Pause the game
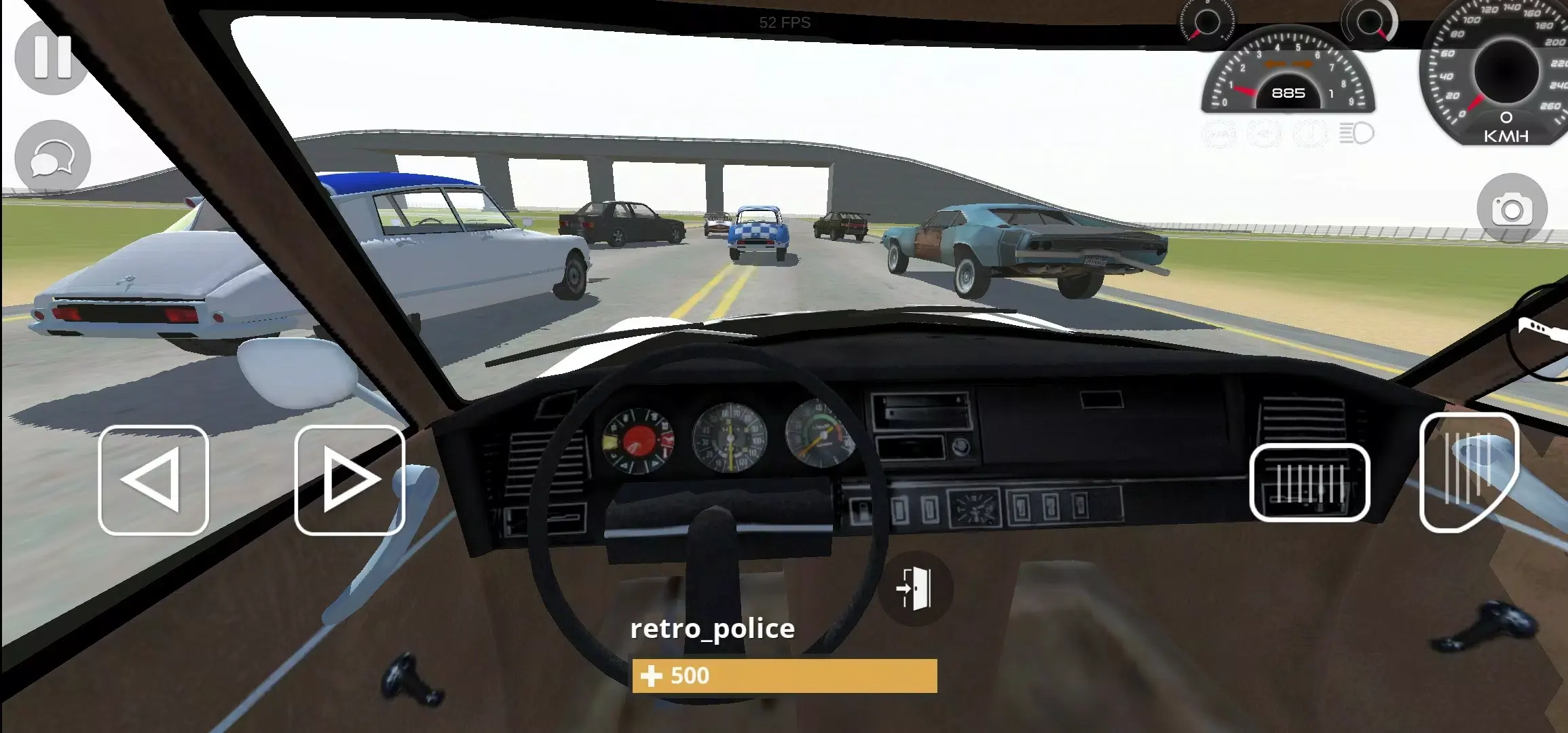 pos(51,58)
